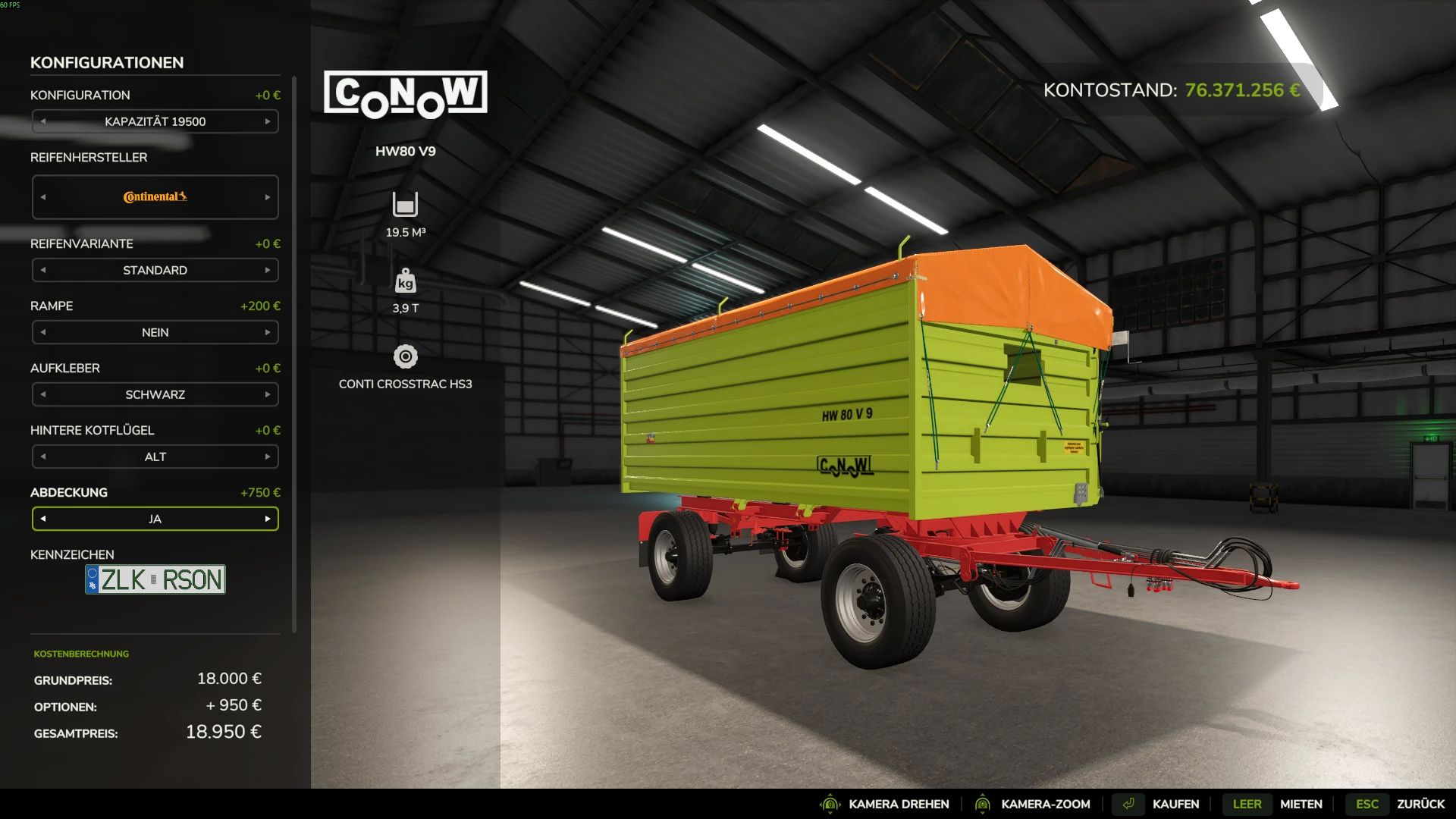The width and height of the screenshot is (1456, 819).
Task: Select previous Reifenvariante with left arrow
Action: (43, 270)
